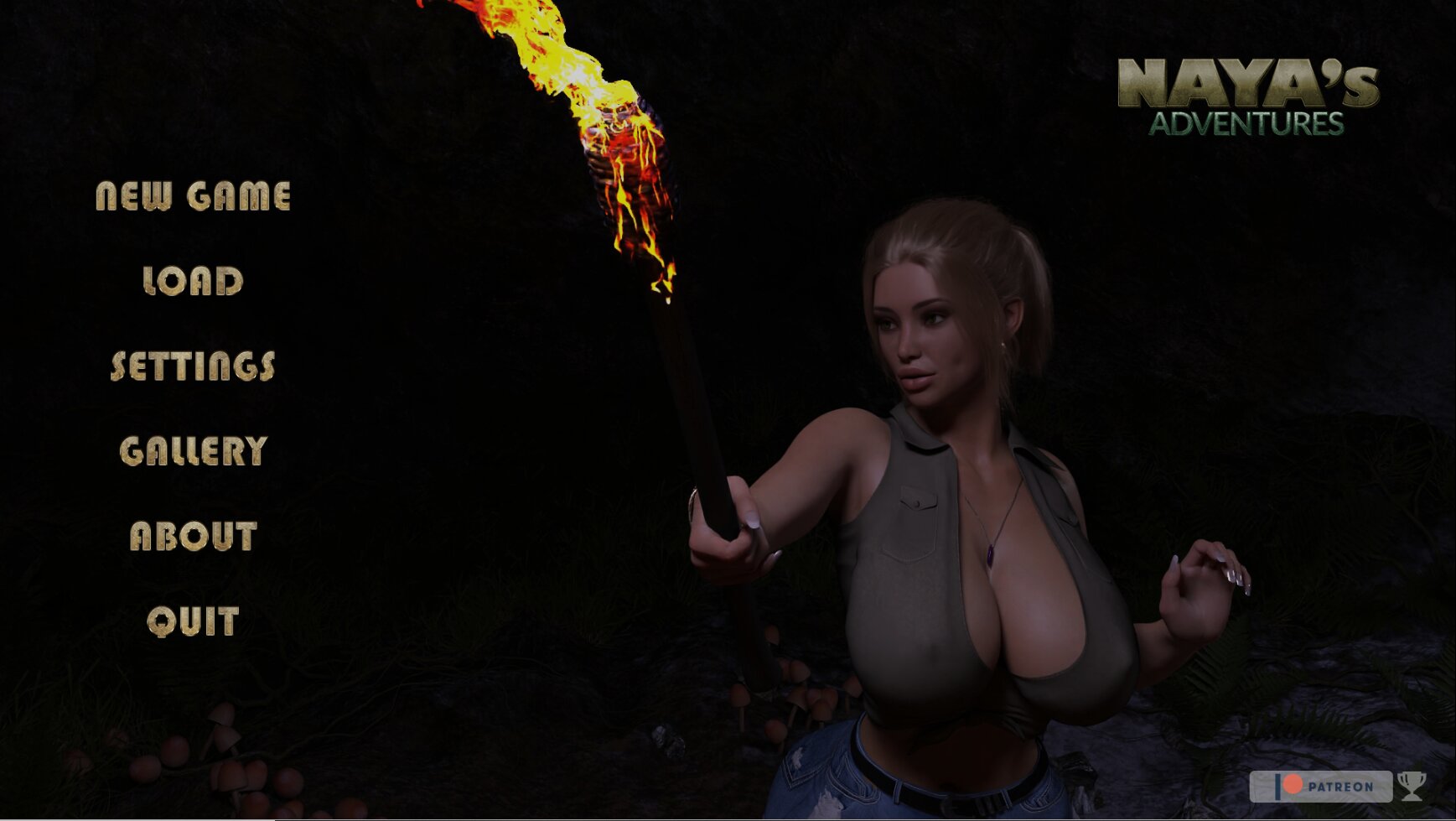The height and width of the screenshot is (821, 1456).
Task: Start a new playthrough via NEW GAME
Action: click(194, 197)
